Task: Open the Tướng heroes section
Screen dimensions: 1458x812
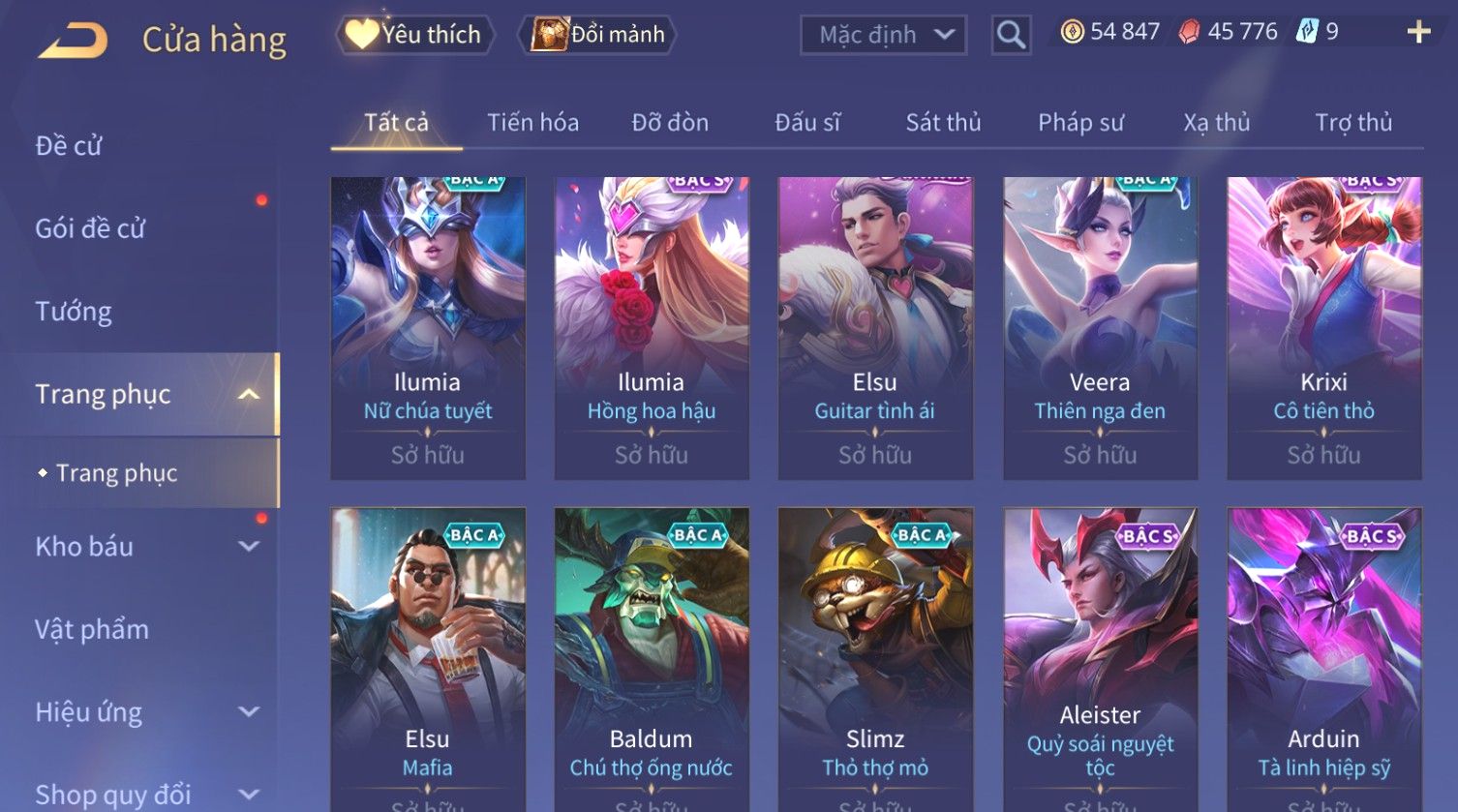Action: tap(74, 312)
